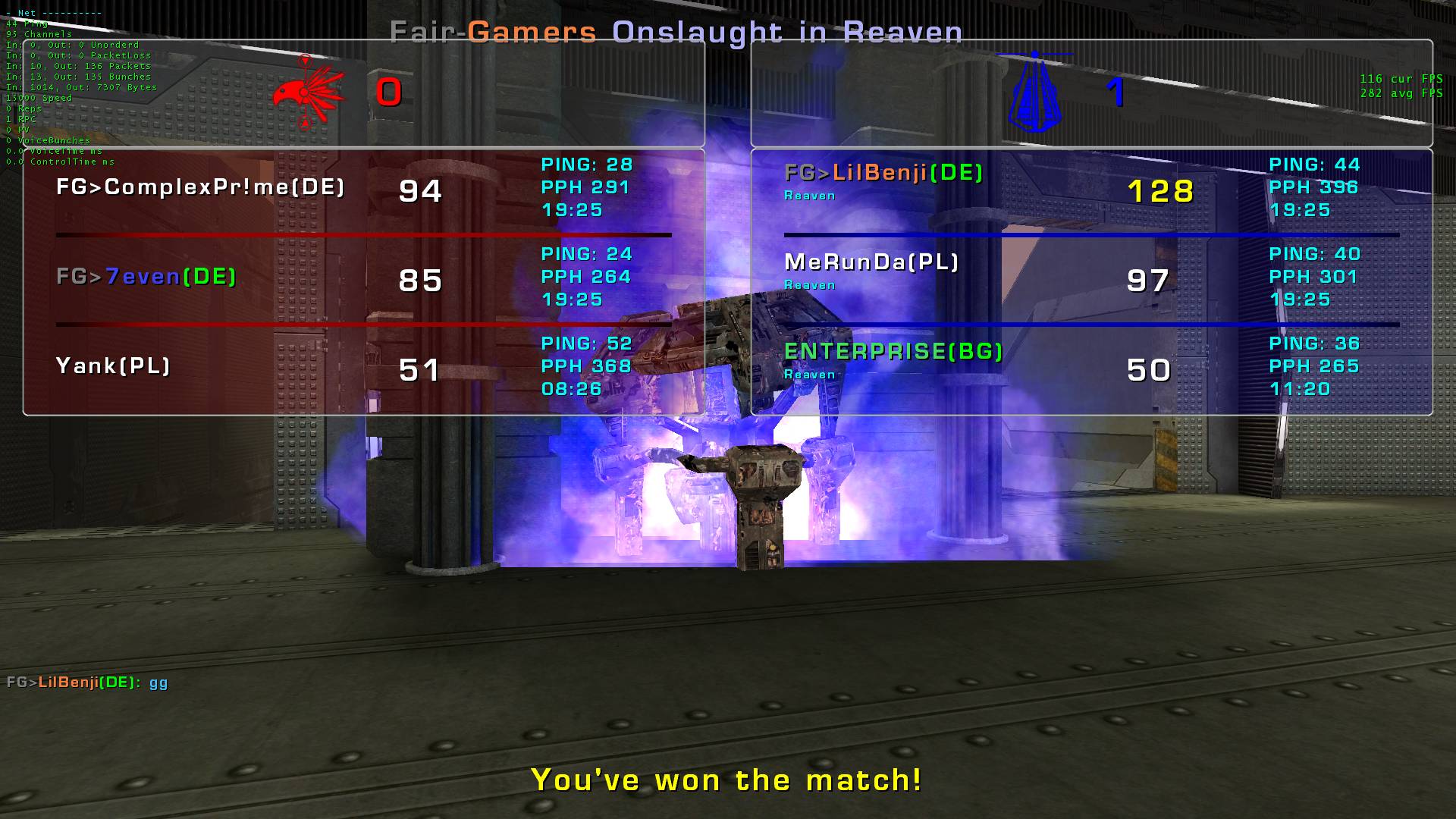This screenshot has height=819, width=1456.
Task: Pick MeRunDa(PL) from the blue team
Action: click(871, 262)
